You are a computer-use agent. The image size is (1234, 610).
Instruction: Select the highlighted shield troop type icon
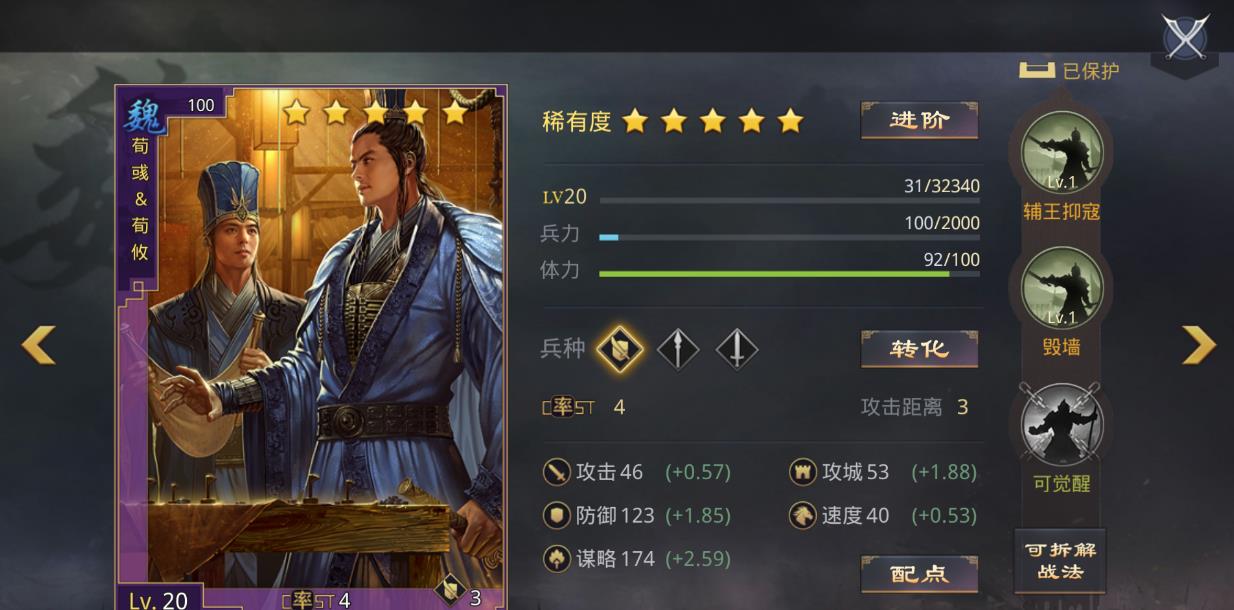click(x=619, y=350)
